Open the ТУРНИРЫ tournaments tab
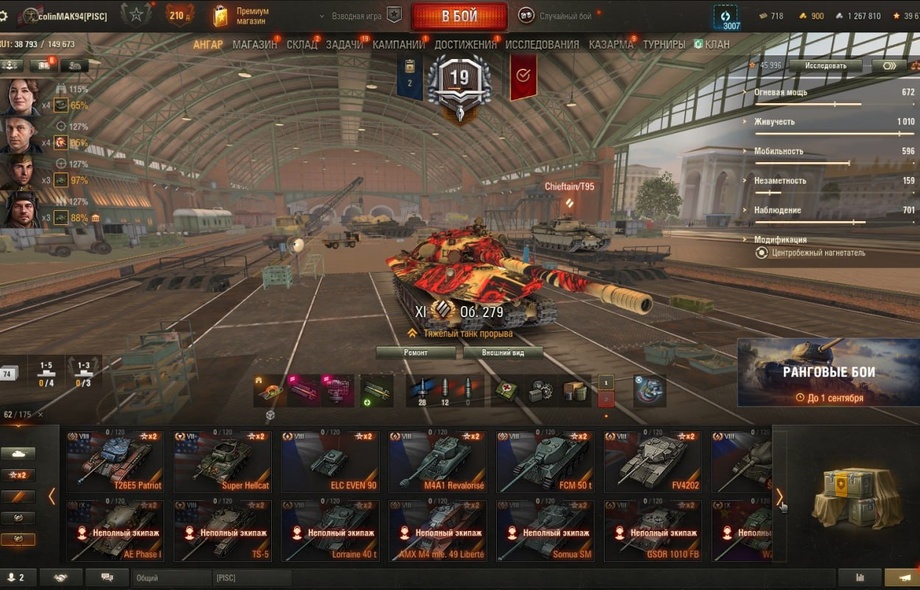 [664, 45]
